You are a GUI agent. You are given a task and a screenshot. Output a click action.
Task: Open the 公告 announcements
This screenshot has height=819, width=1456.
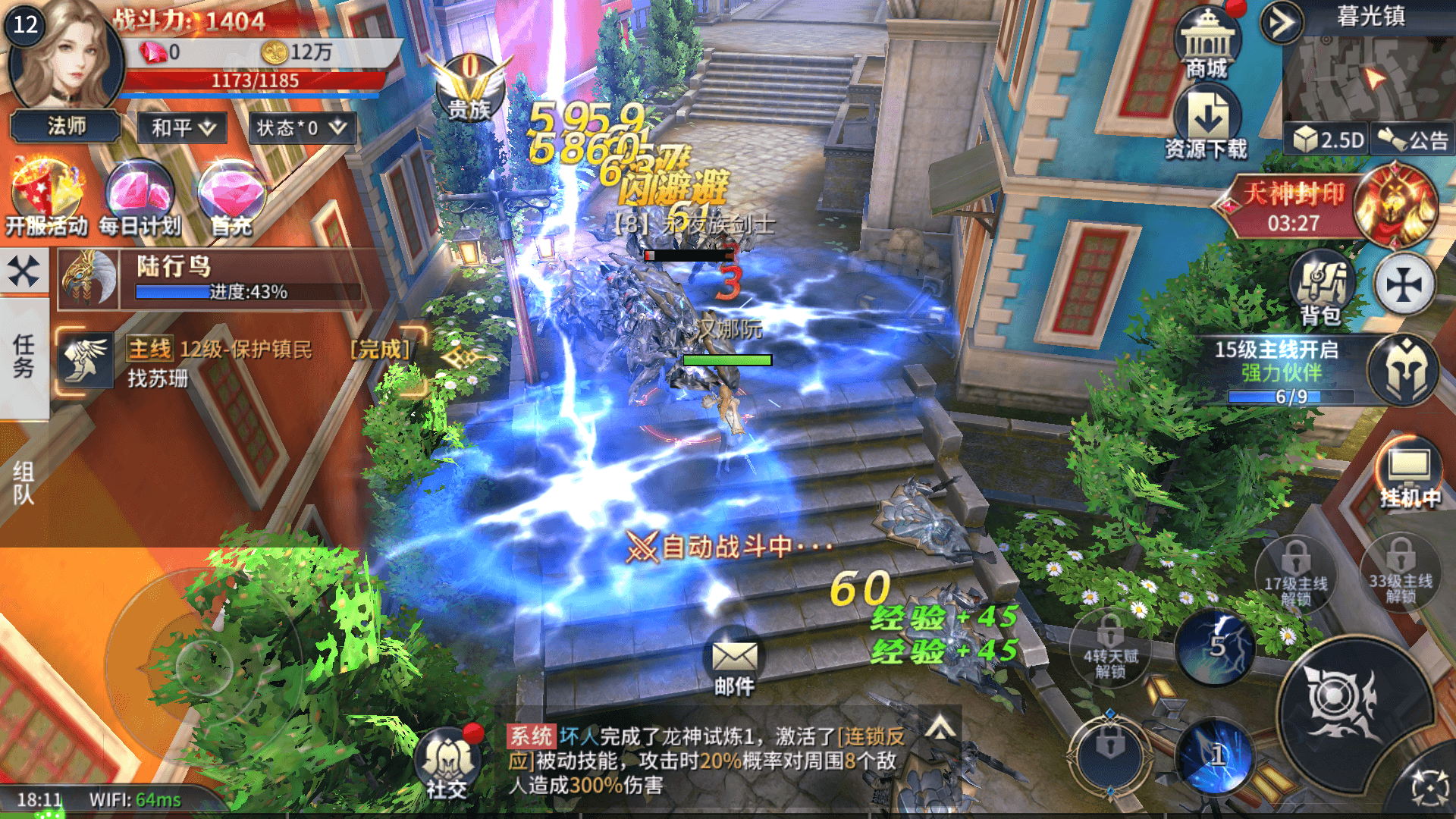pos(1414,140)
